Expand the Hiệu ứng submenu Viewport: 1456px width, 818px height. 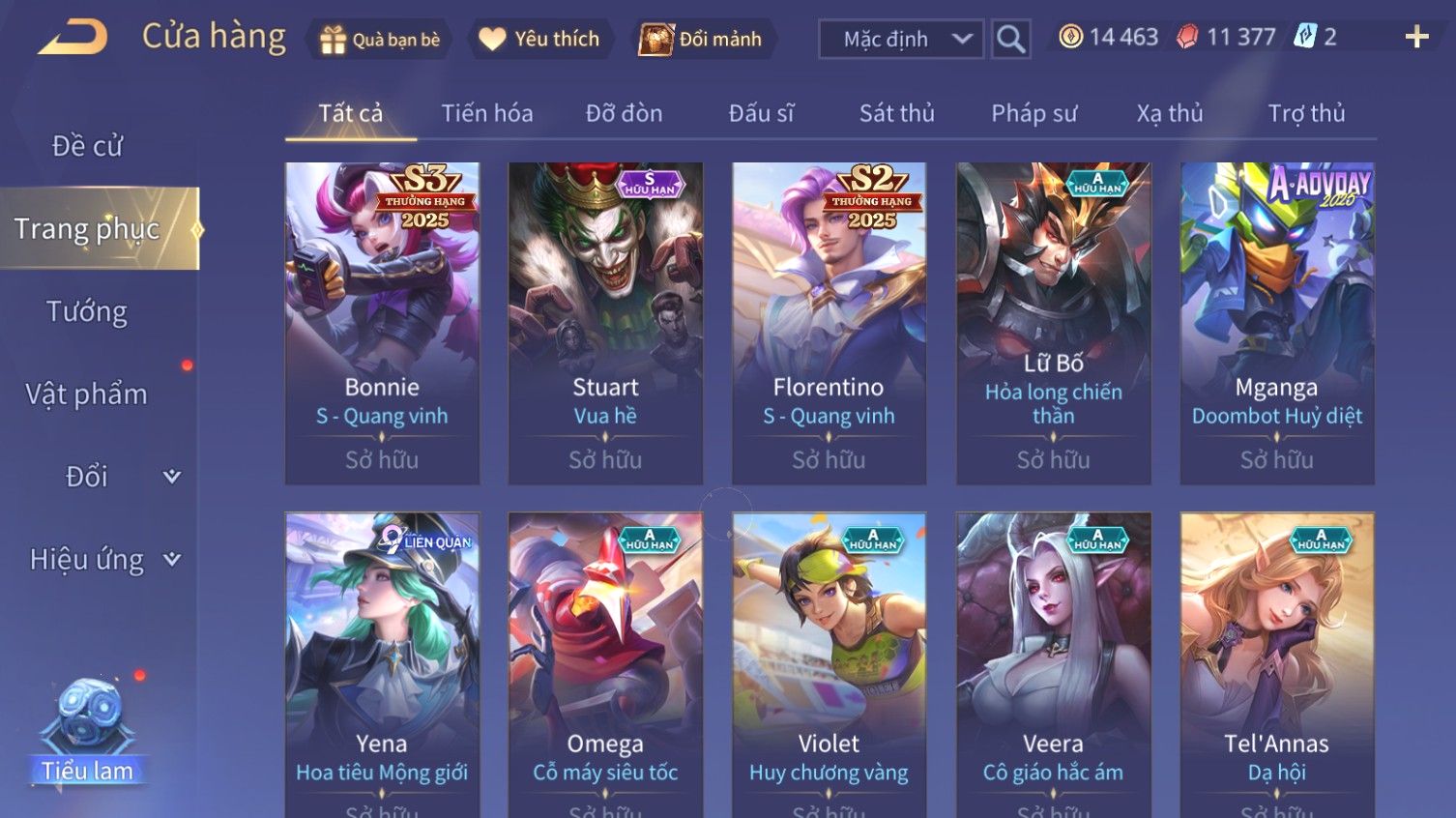coord(103,560)
